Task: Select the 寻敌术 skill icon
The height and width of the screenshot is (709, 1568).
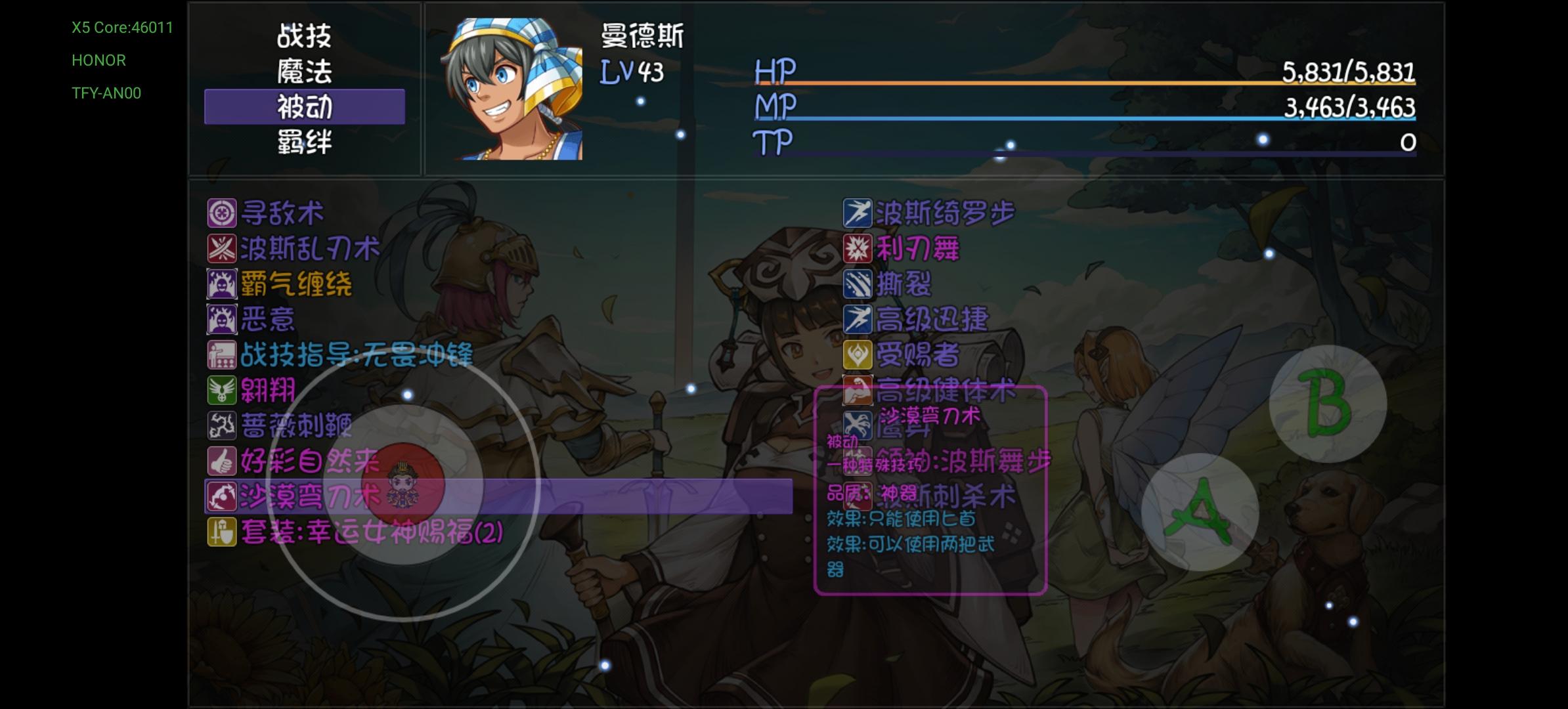Action: point(222,213)
